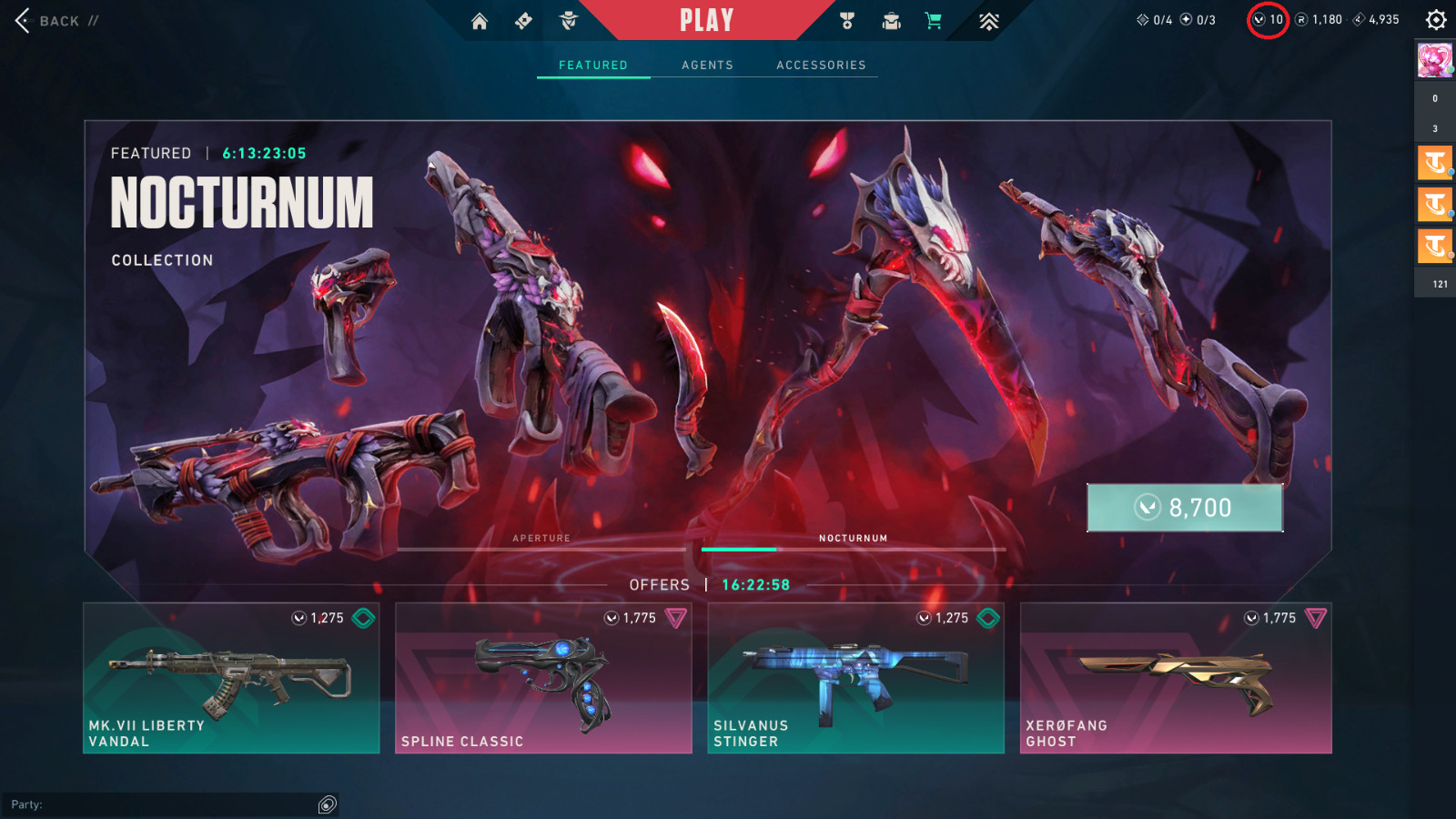1456x819 pixels.
Task: Open the home icon in top navigation
Action: [480, 21]
